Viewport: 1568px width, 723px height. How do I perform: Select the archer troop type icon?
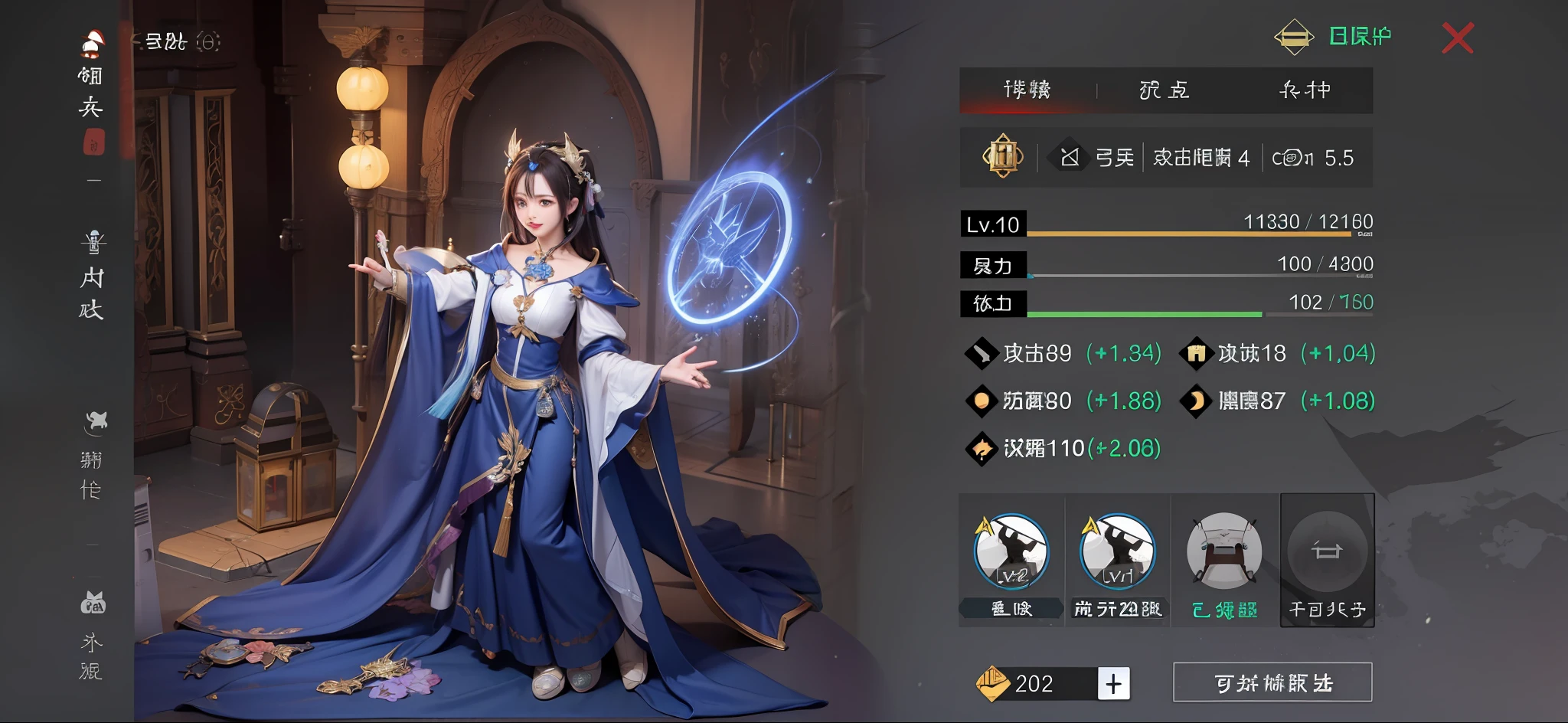tap(1070, 158)
